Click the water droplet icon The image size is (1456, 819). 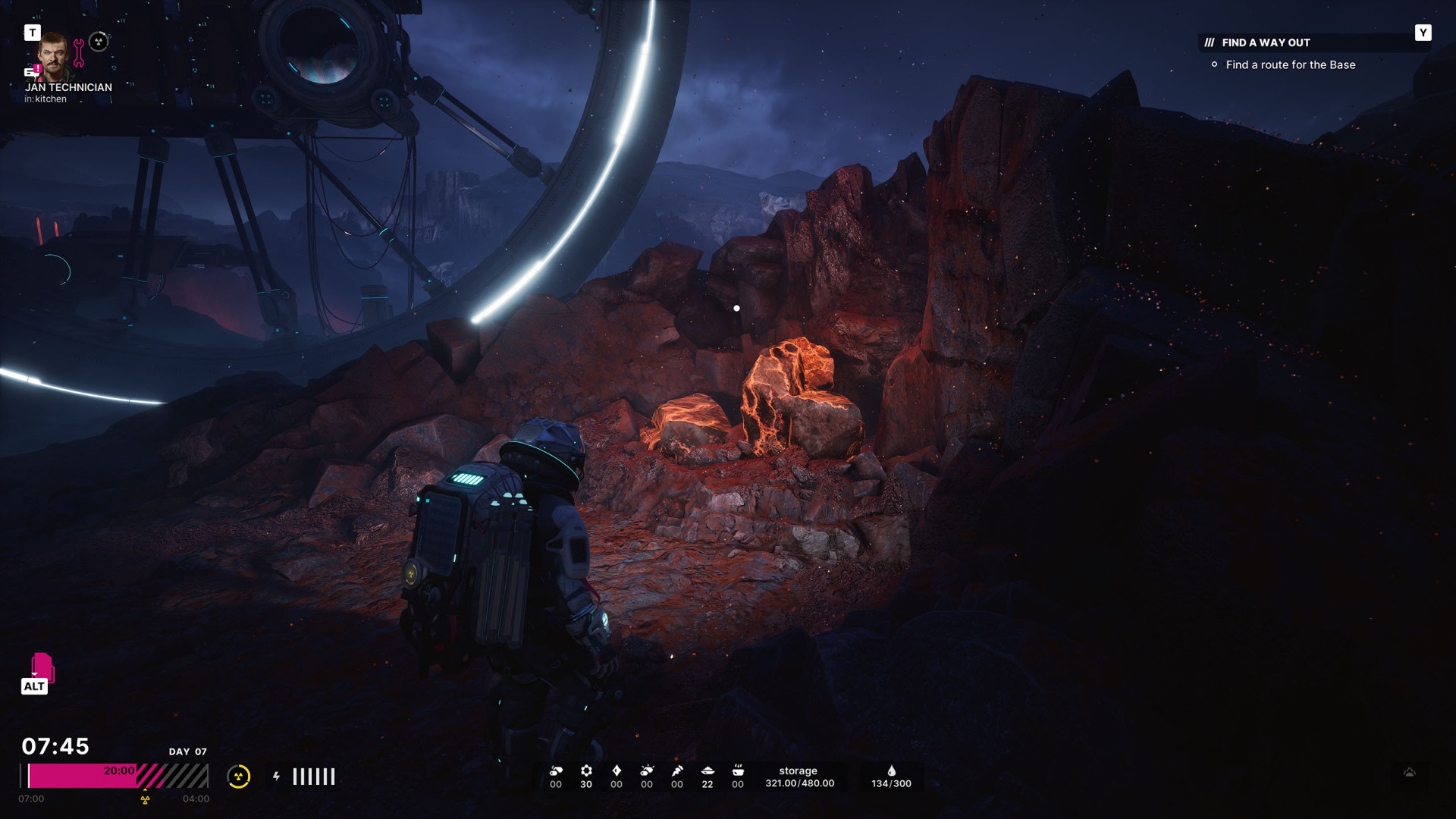[892, 771]
